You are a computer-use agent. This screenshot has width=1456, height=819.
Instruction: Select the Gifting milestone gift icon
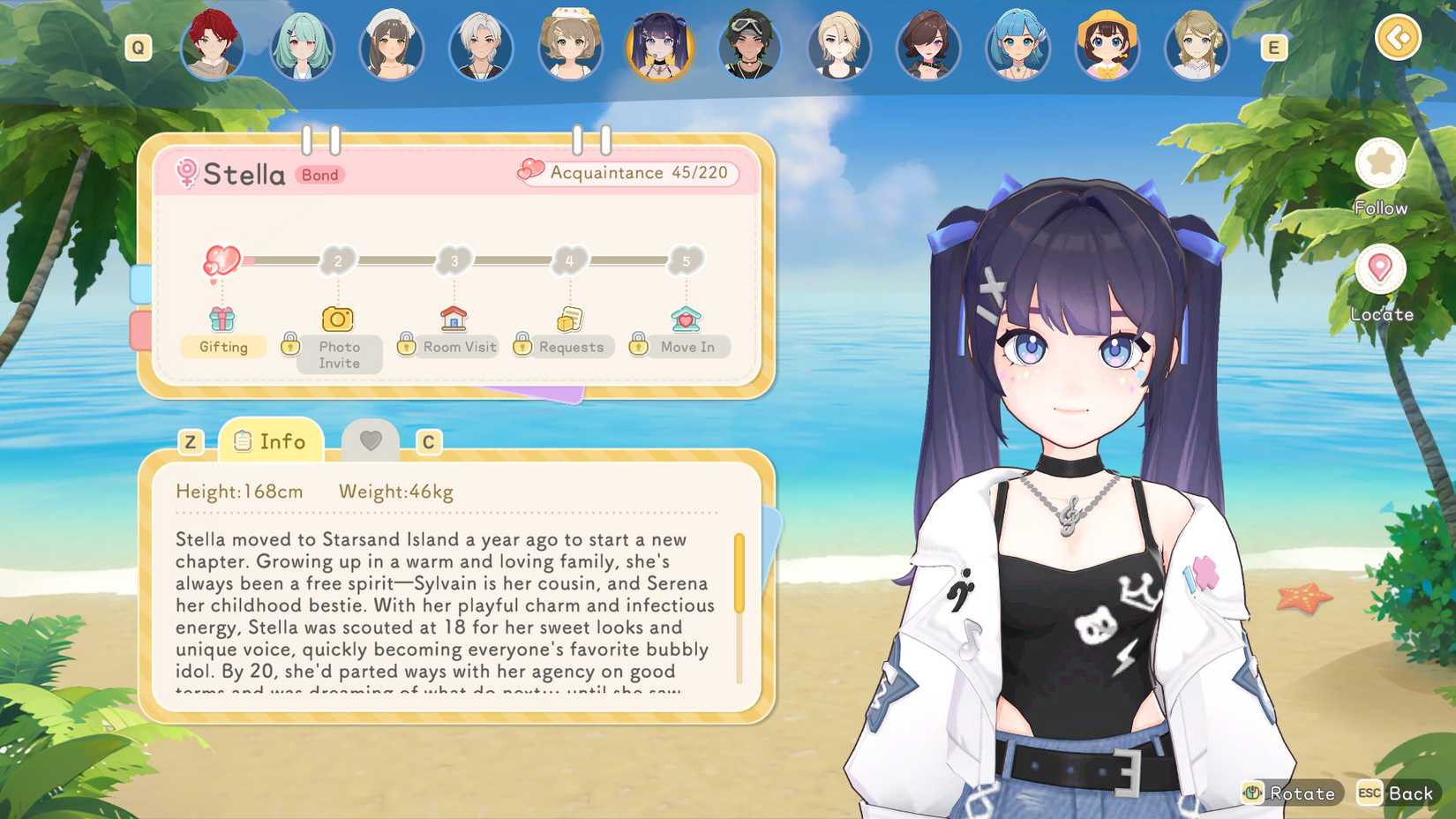222,319
